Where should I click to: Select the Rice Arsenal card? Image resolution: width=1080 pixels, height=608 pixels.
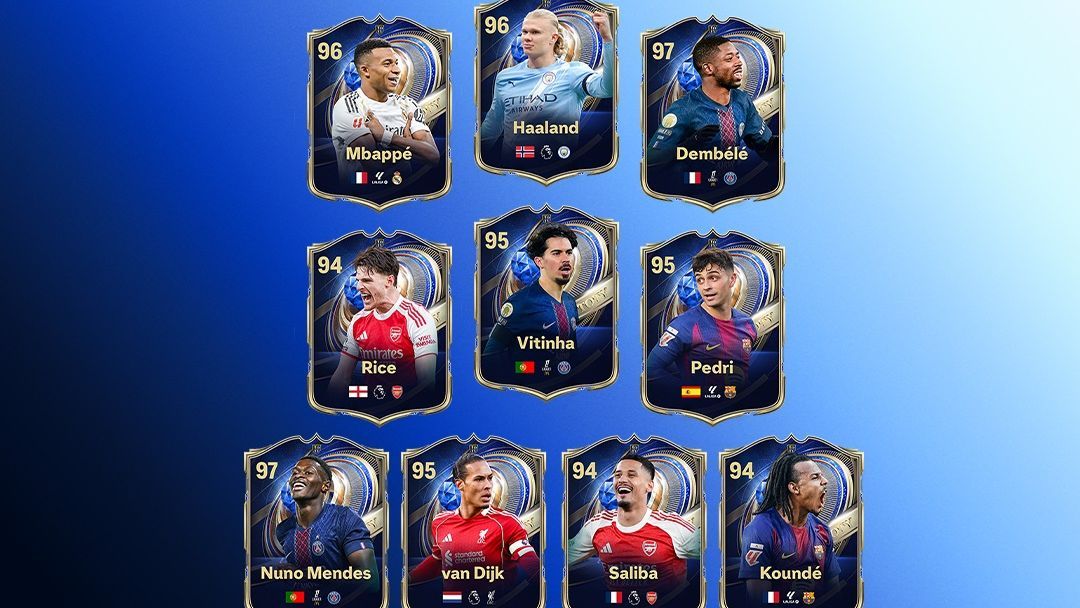[379, 325]
